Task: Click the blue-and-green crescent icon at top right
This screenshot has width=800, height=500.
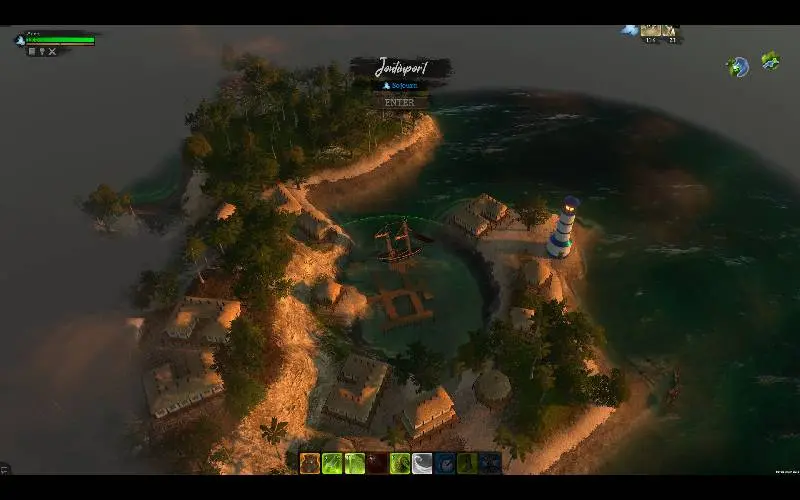Action: click(x=736, y=67)
